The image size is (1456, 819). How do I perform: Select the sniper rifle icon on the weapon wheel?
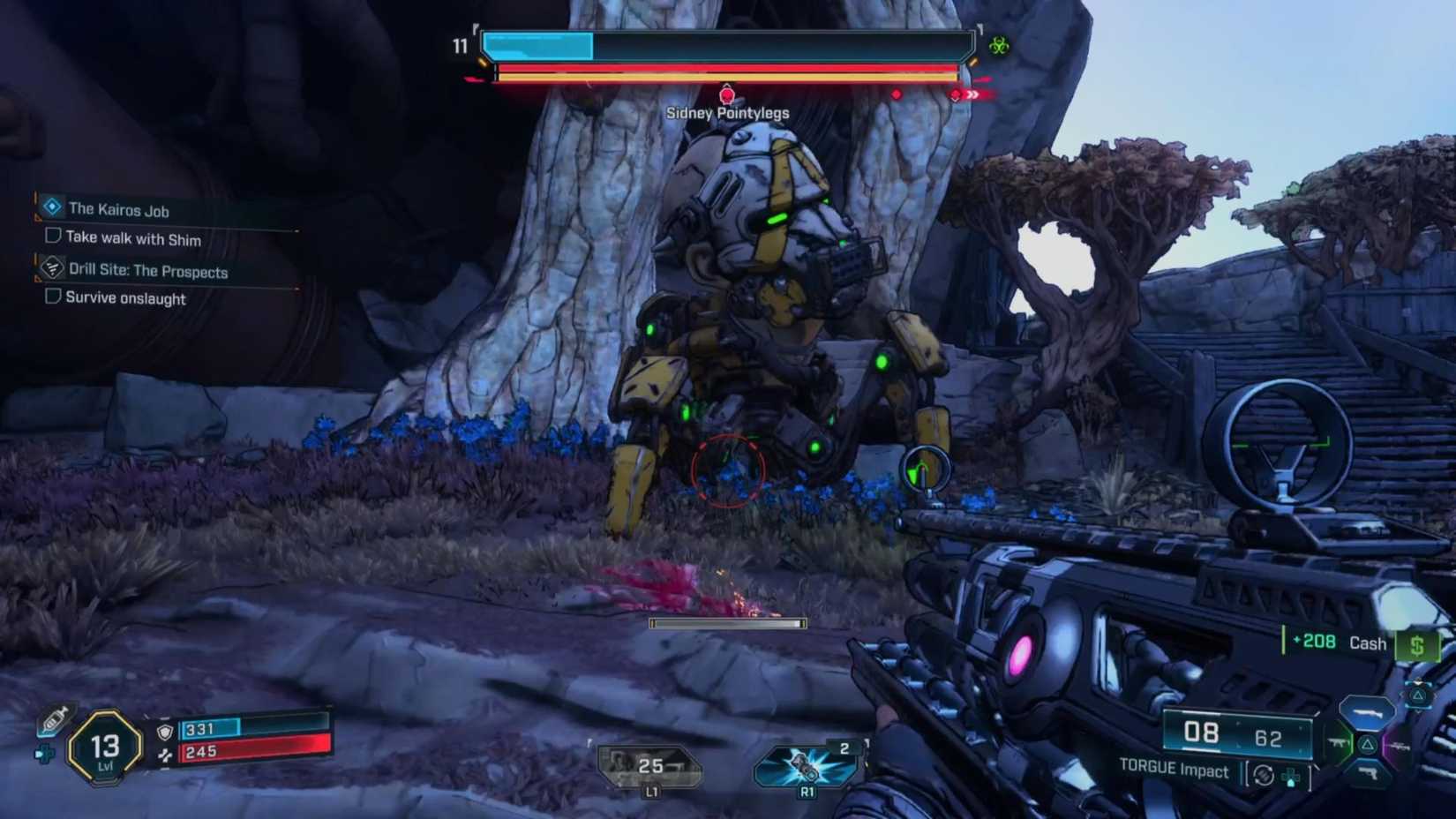click(x=1400, y=747)
